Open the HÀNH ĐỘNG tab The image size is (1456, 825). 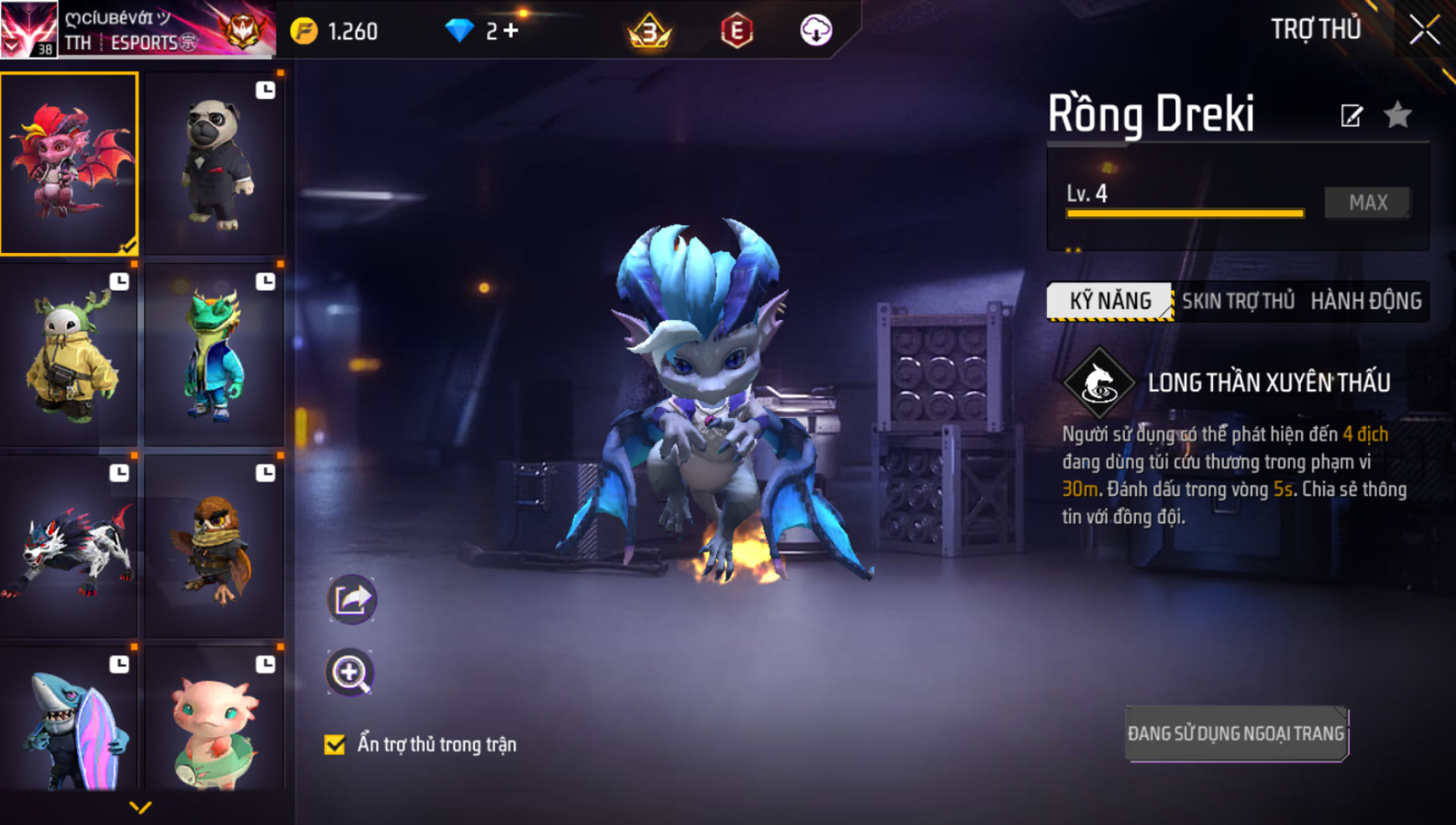(x=1366, y=301)
